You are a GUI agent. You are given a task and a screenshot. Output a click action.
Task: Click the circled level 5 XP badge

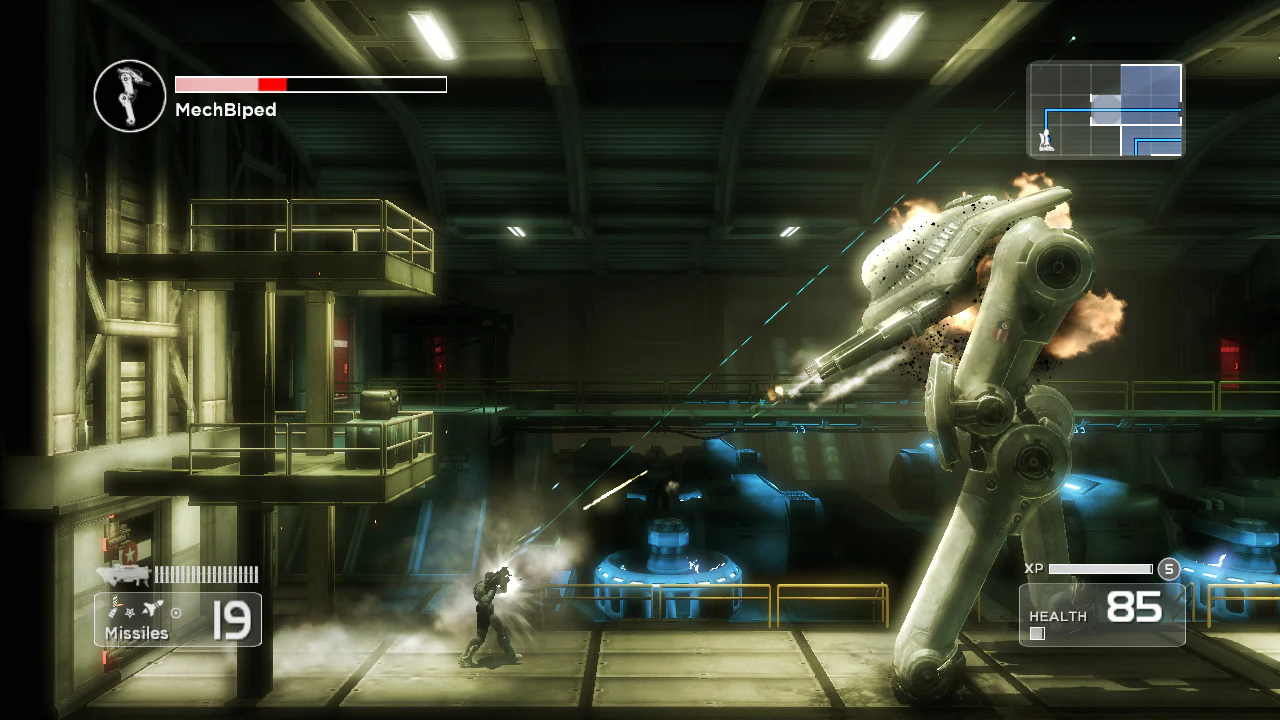(x=1168, y=569)
